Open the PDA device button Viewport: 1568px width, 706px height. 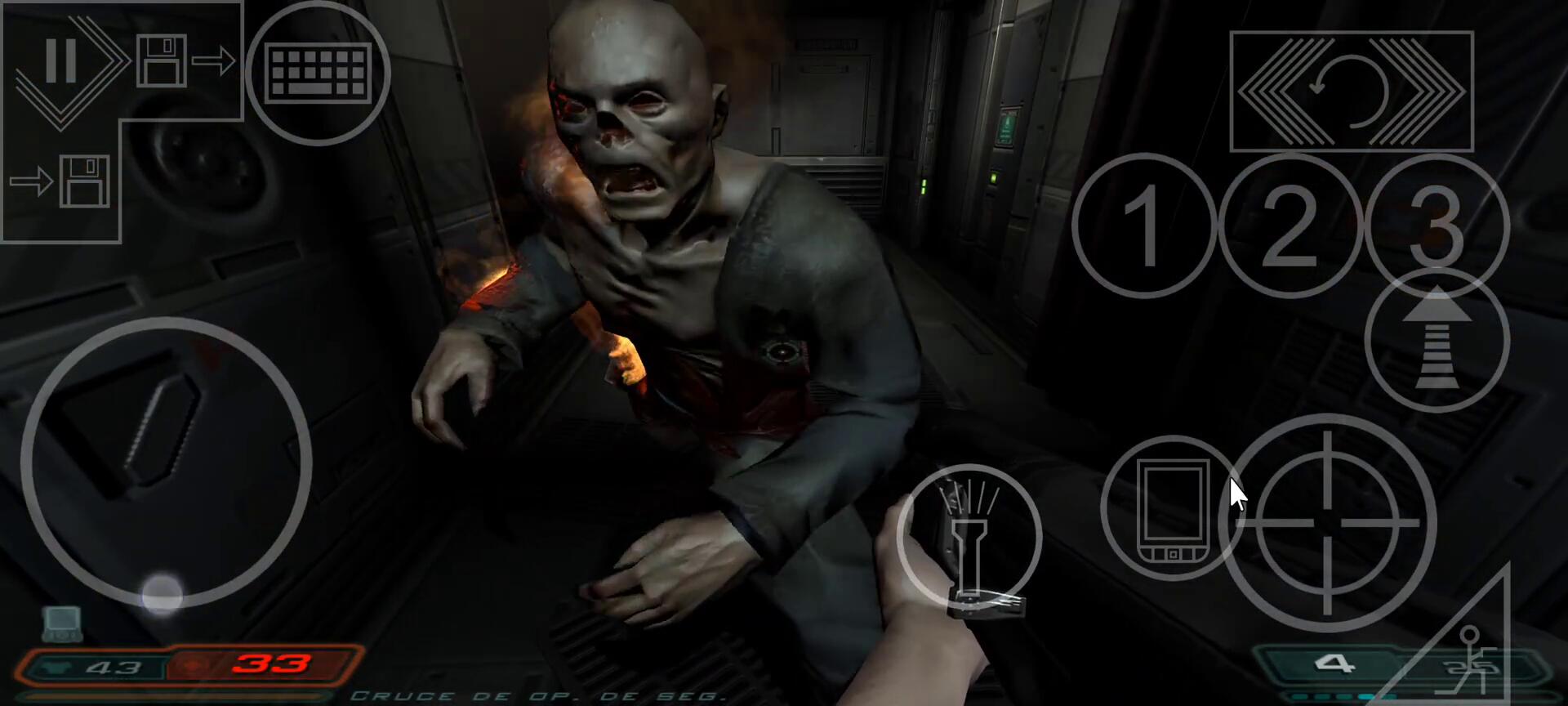pos(1171,508)
